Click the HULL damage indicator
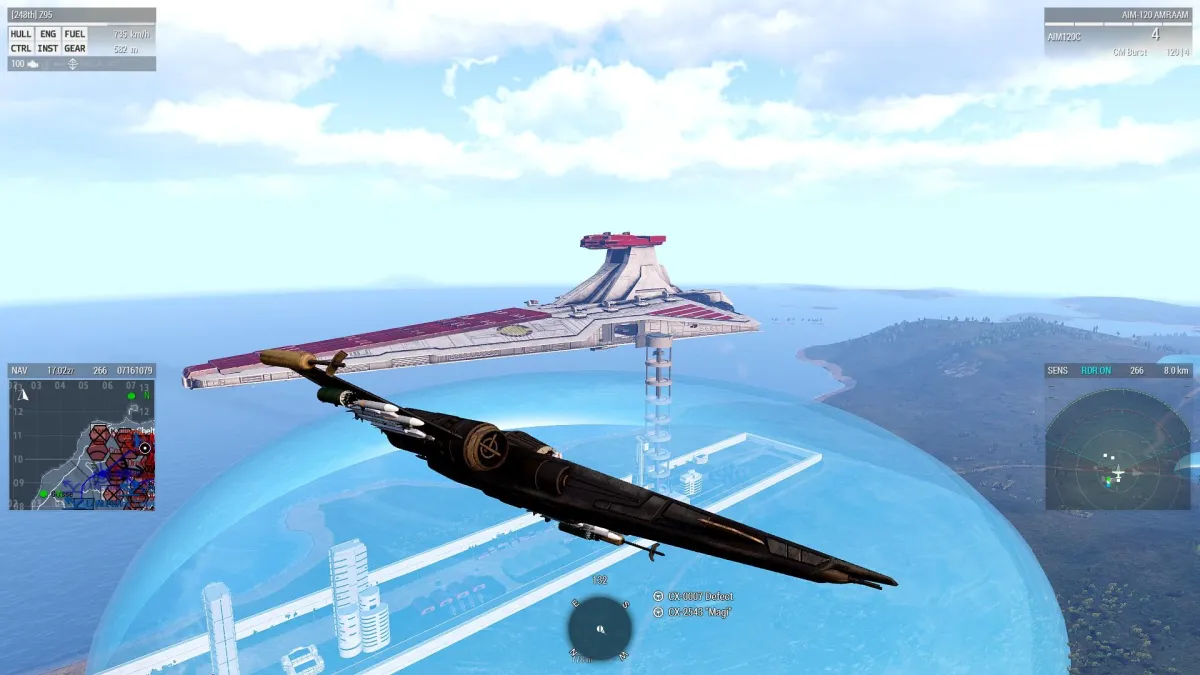 [x=21, y=33]
